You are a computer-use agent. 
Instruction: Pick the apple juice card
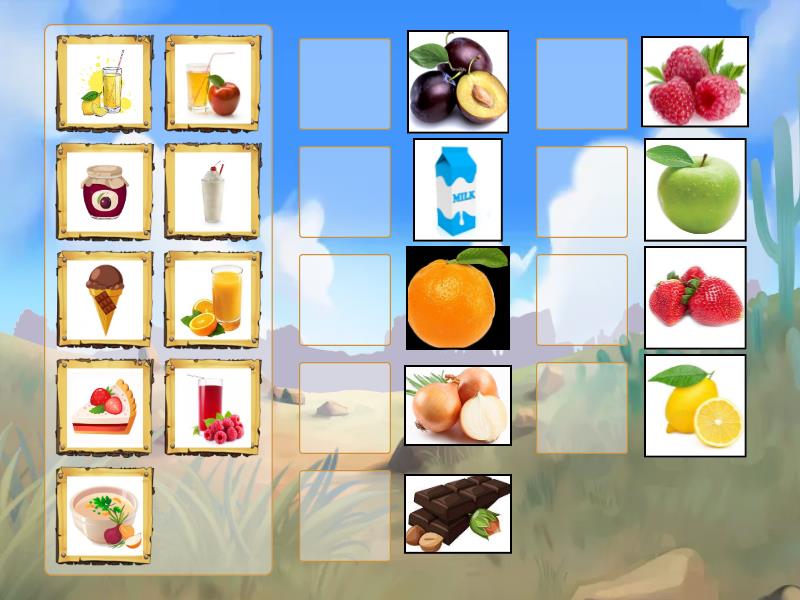click(x=213, y=83)
